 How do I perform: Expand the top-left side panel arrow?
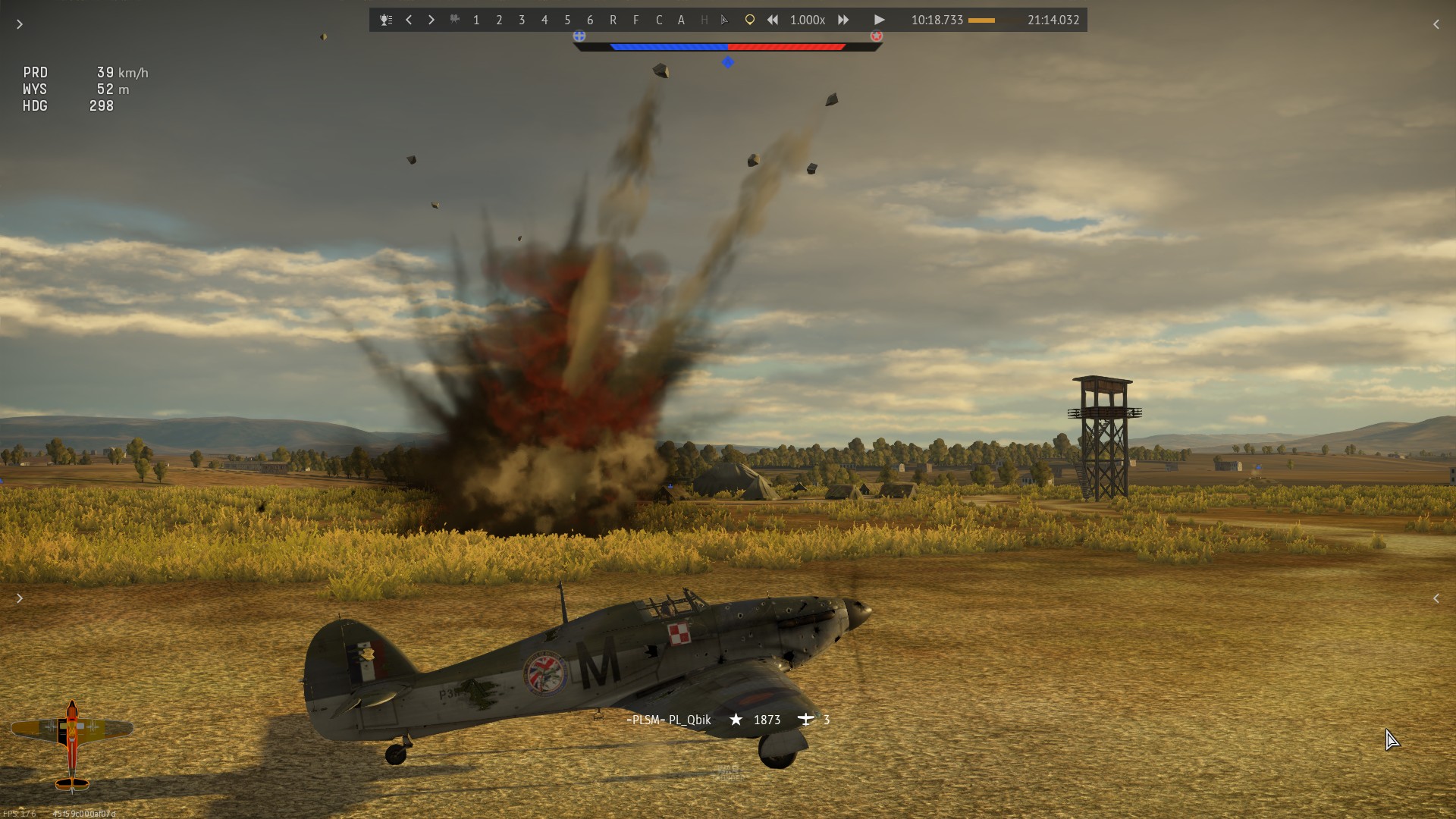tap(20, 24)
